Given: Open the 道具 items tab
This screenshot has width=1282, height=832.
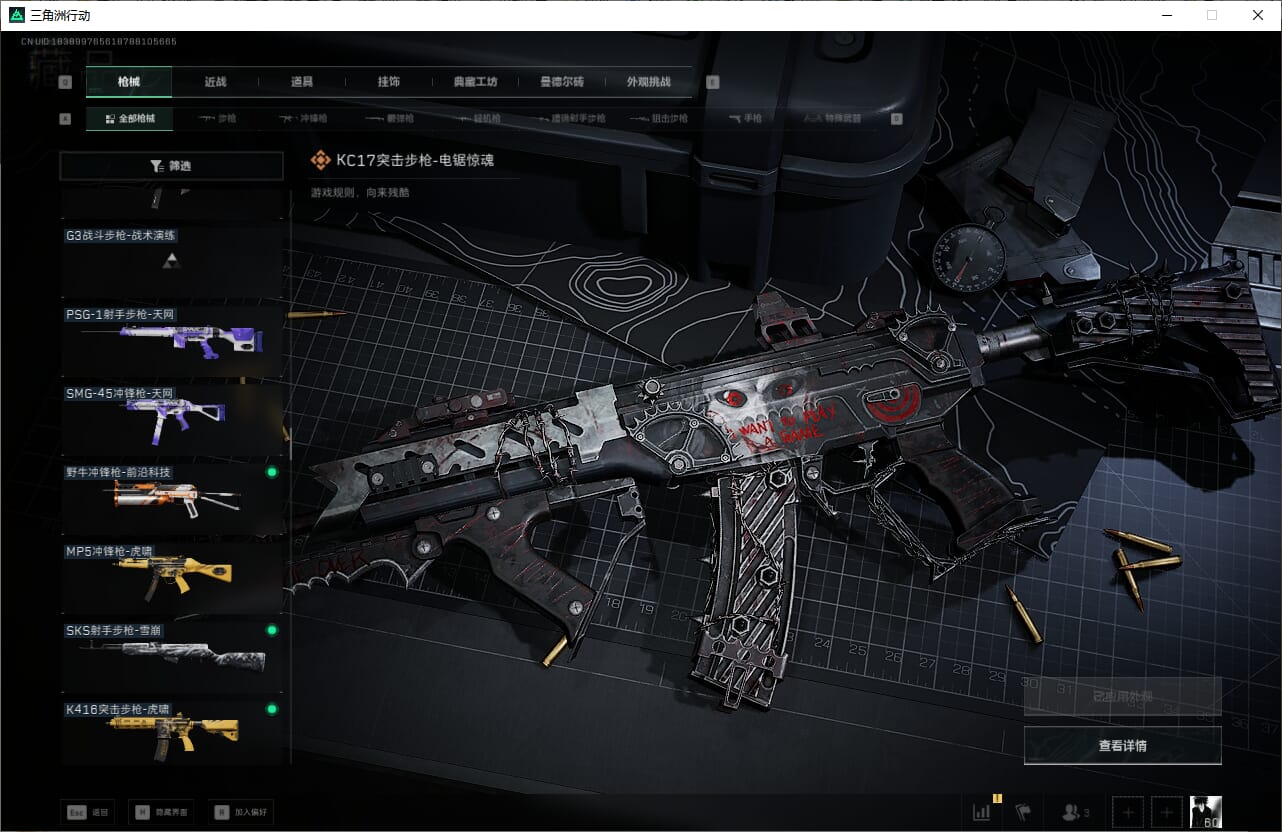Looking at the screenshot, I should click(x=301, y=82).
